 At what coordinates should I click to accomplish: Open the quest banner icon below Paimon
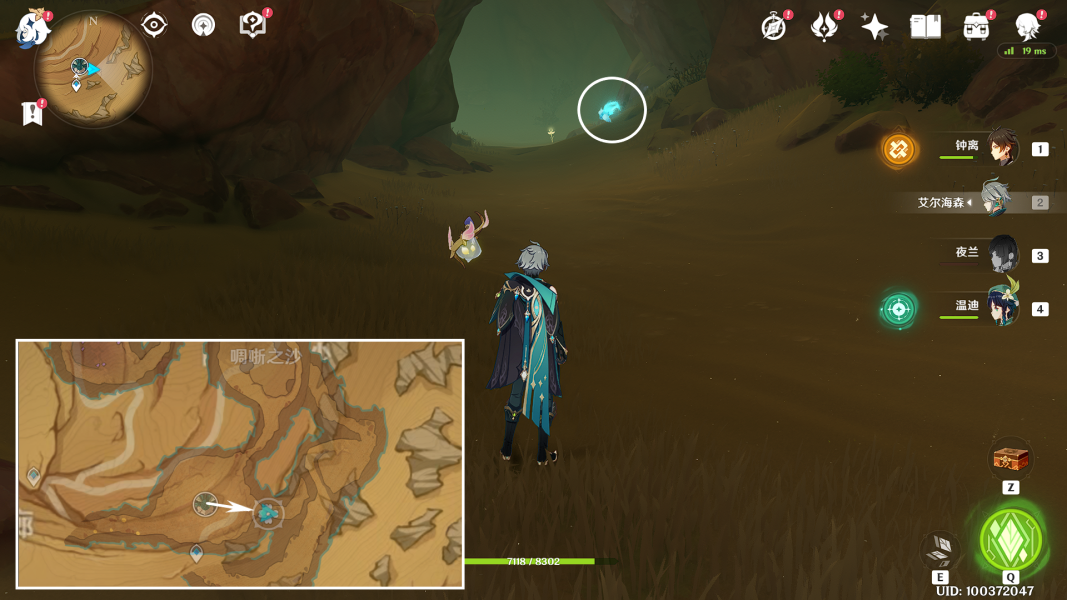point(32,113)
